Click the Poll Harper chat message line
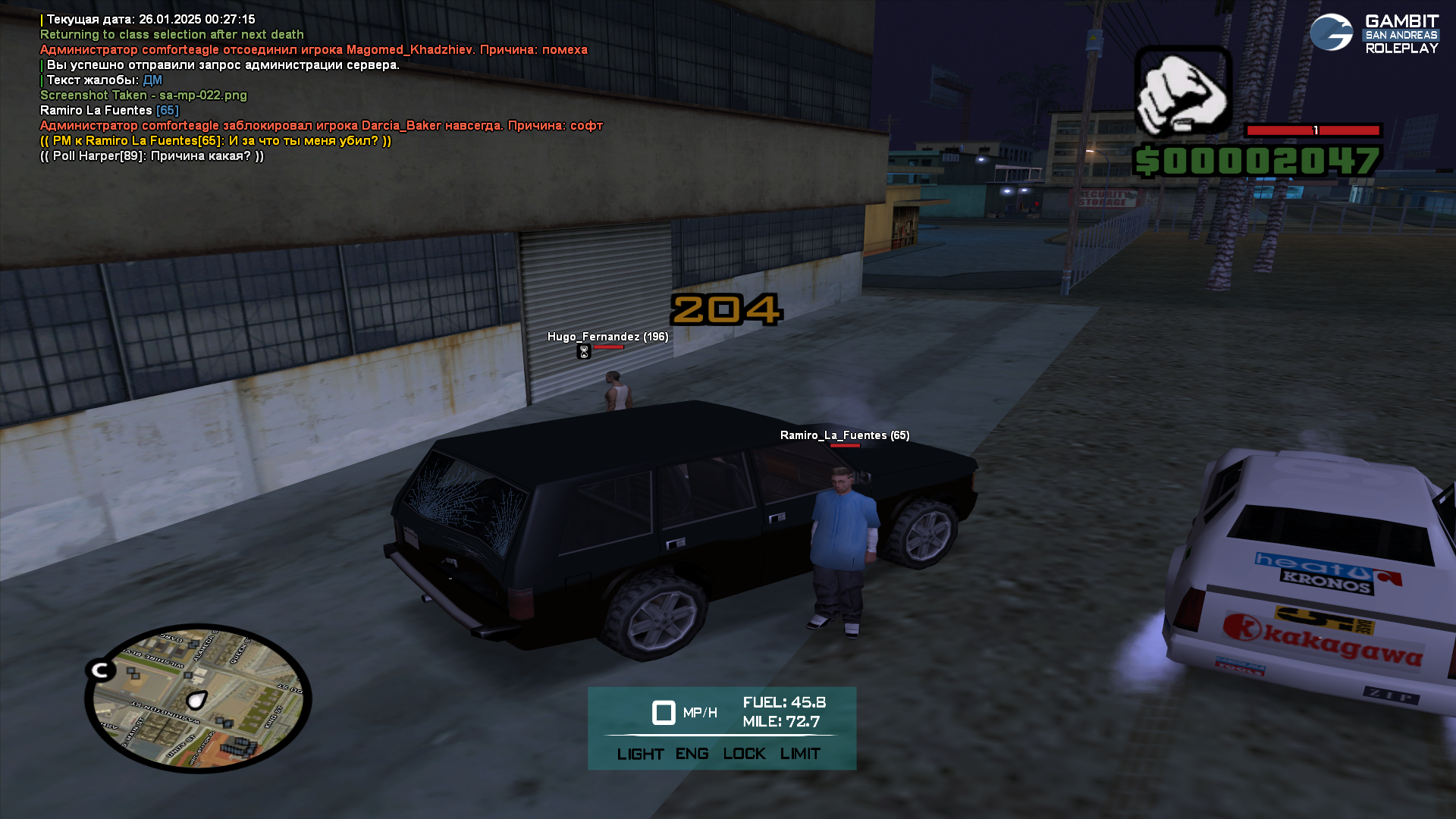This screenshot has width=1456, height=819. pyautogui.click(x=152, y=156)
